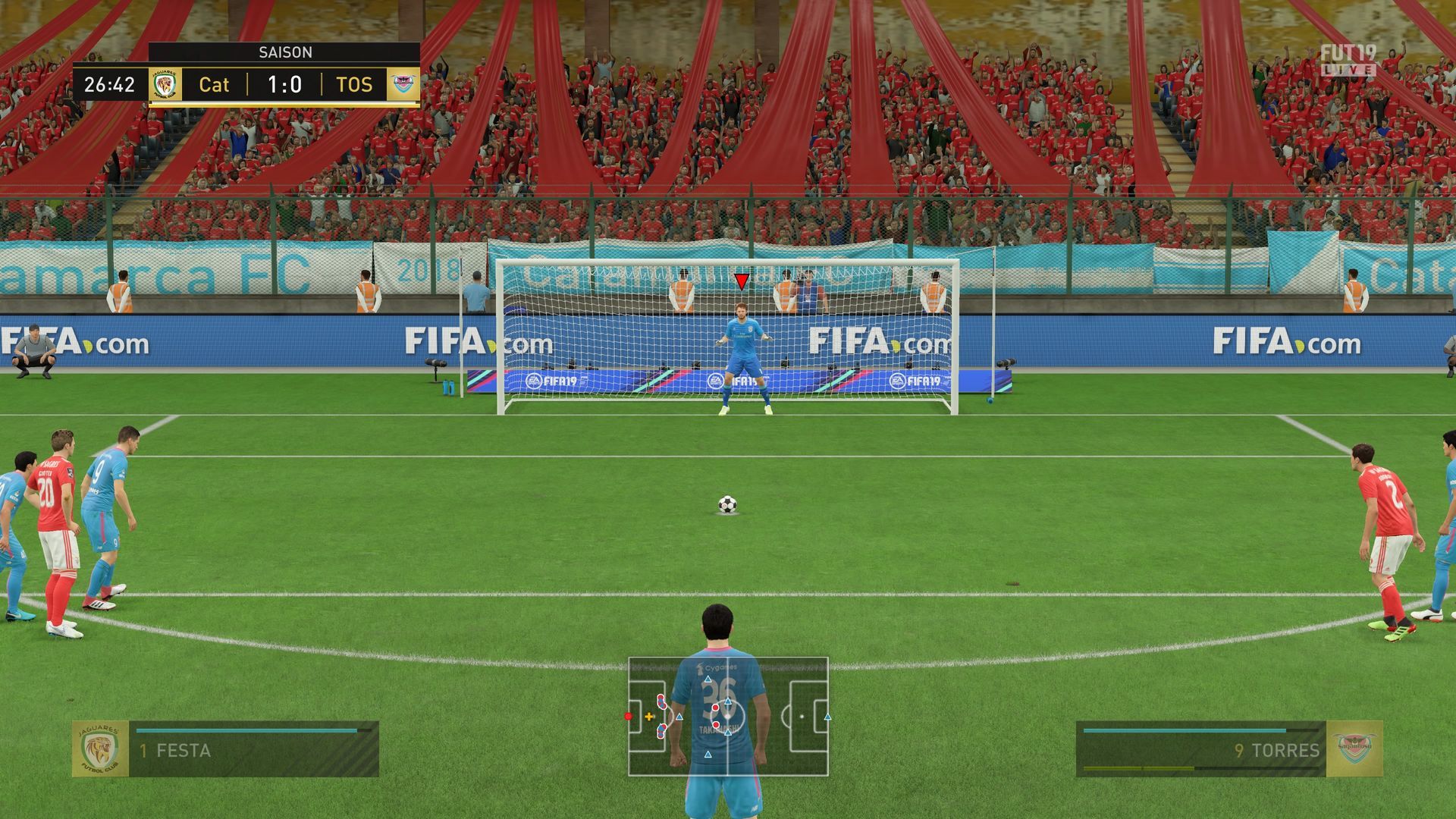Click the pitch radar minimap
The width and height of the screenshot is (1456, 819).
pyautogui.click(x=728, y=717)
